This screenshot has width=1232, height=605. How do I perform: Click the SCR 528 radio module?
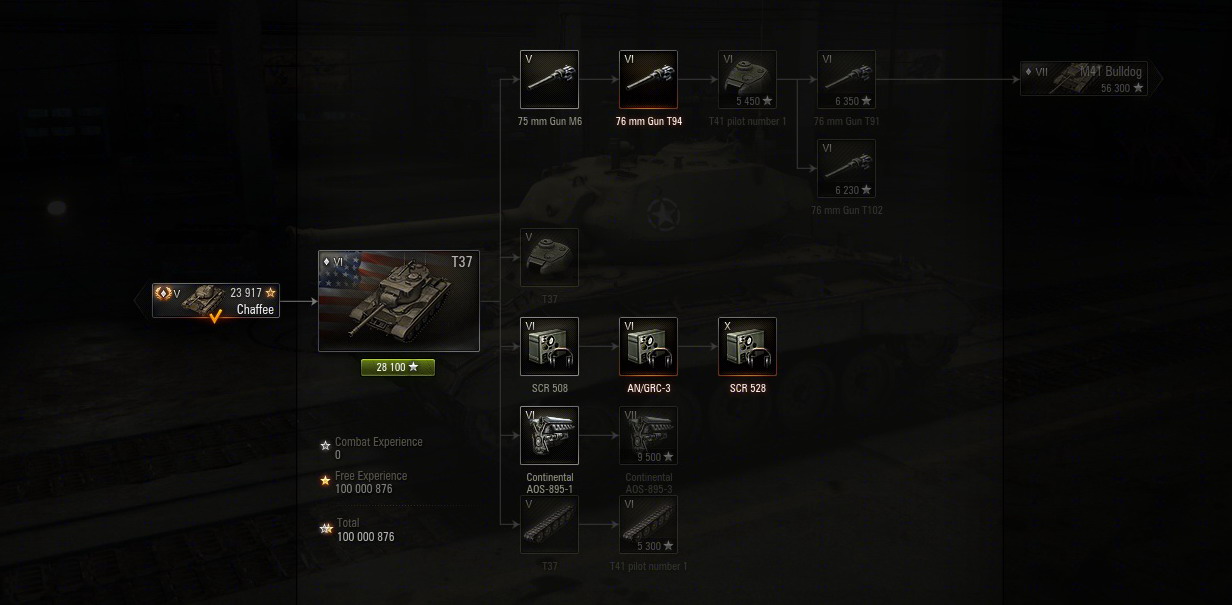747,346
